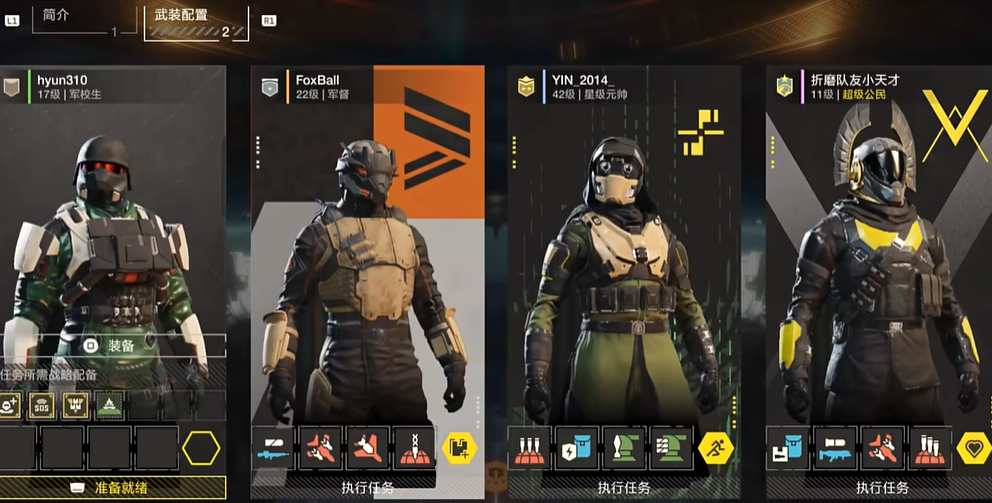This screenshot has width=992, height=503.
Task: Inspect YIN_2014_'s running figure booster
Action: (716, 448)
